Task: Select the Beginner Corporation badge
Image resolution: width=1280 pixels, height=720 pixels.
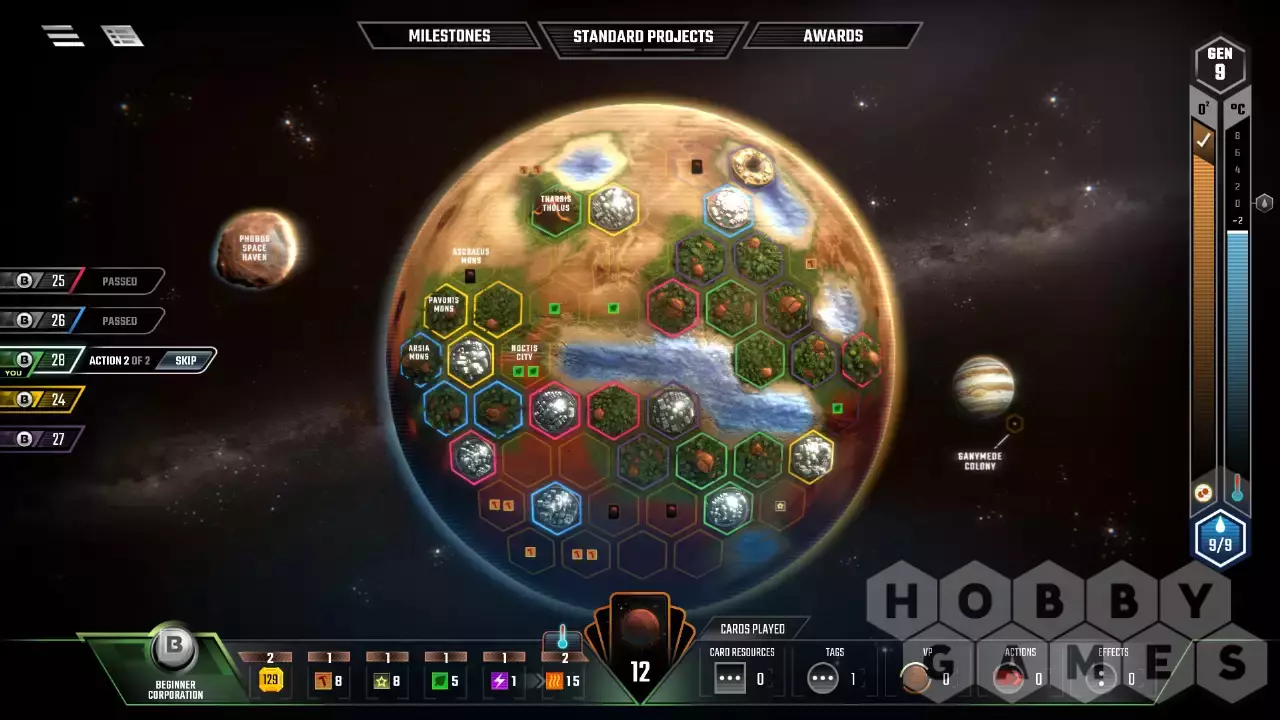Action: click(175, 660)
